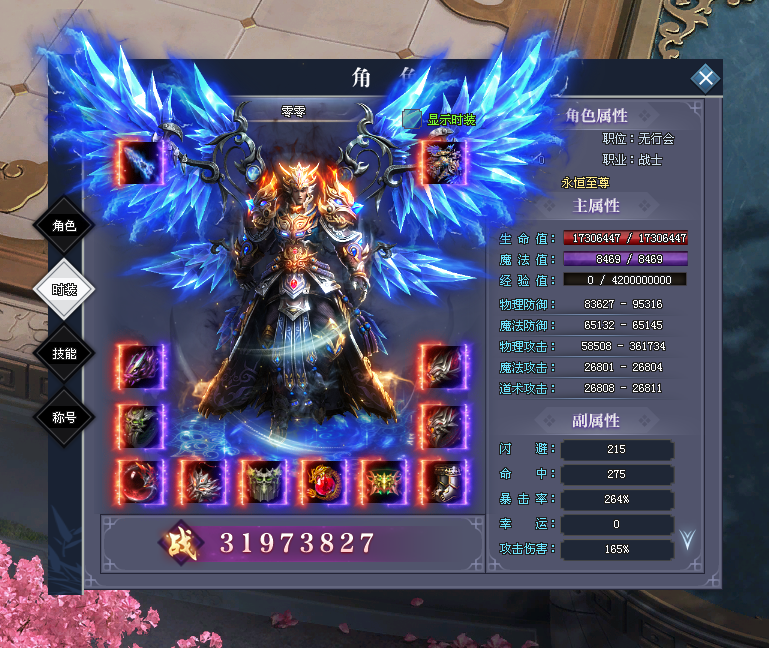Select the armored boots slot
769x648 pixels.
tap(443, 482)
